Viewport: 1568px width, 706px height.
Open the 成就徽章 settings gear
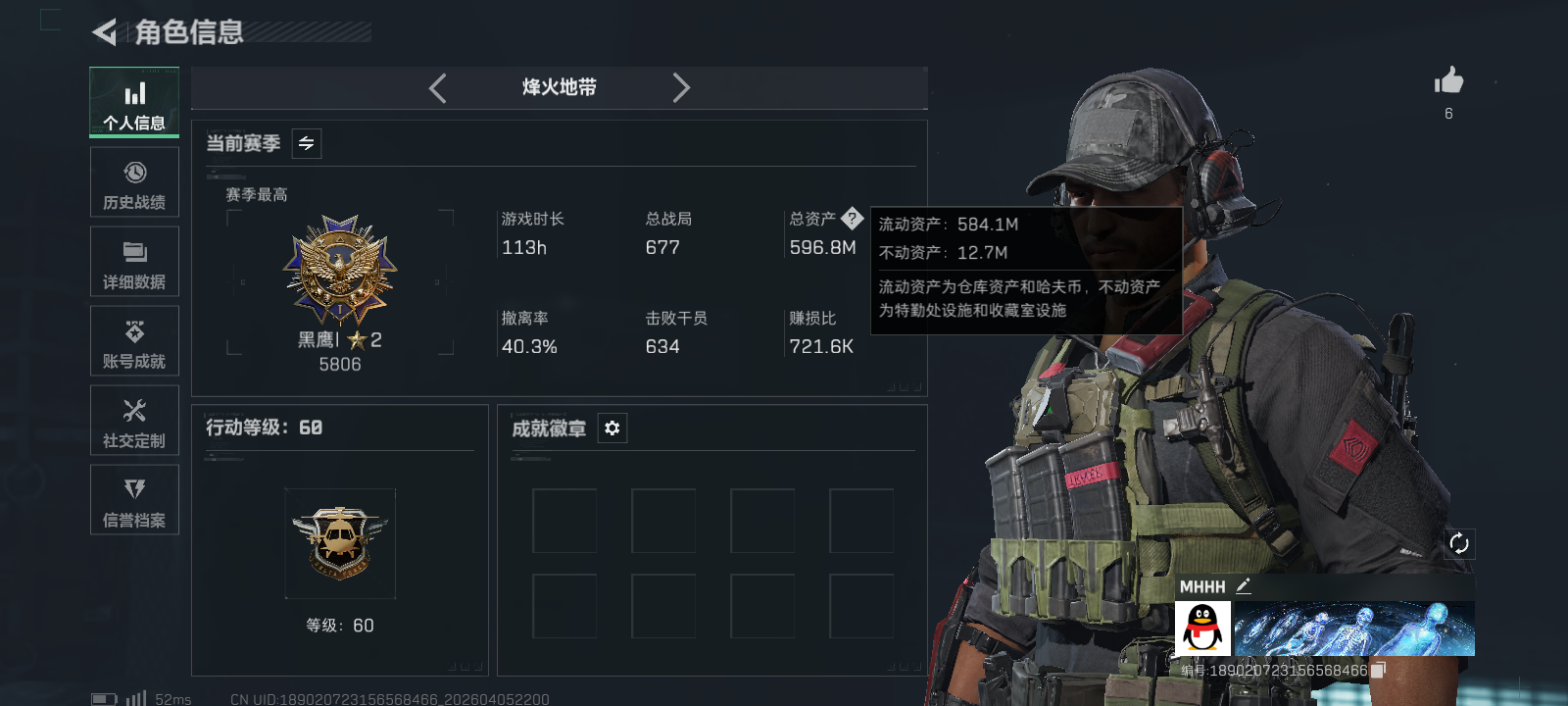coord(612,429)
